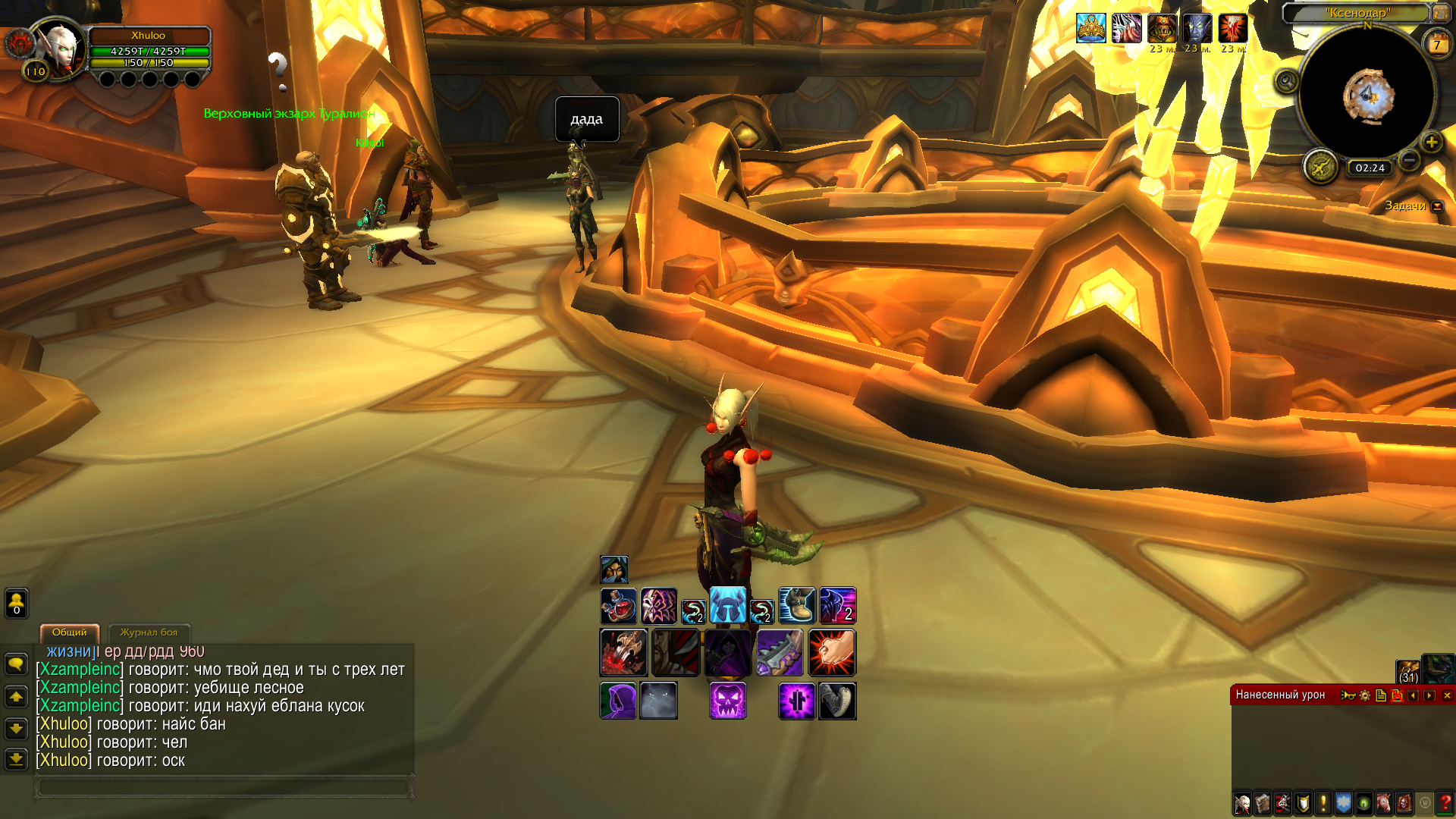This screenshot has width=1456, height=819.
Task: Open the minimap tracking magnifier button
Action: [x=1286, y=80]
